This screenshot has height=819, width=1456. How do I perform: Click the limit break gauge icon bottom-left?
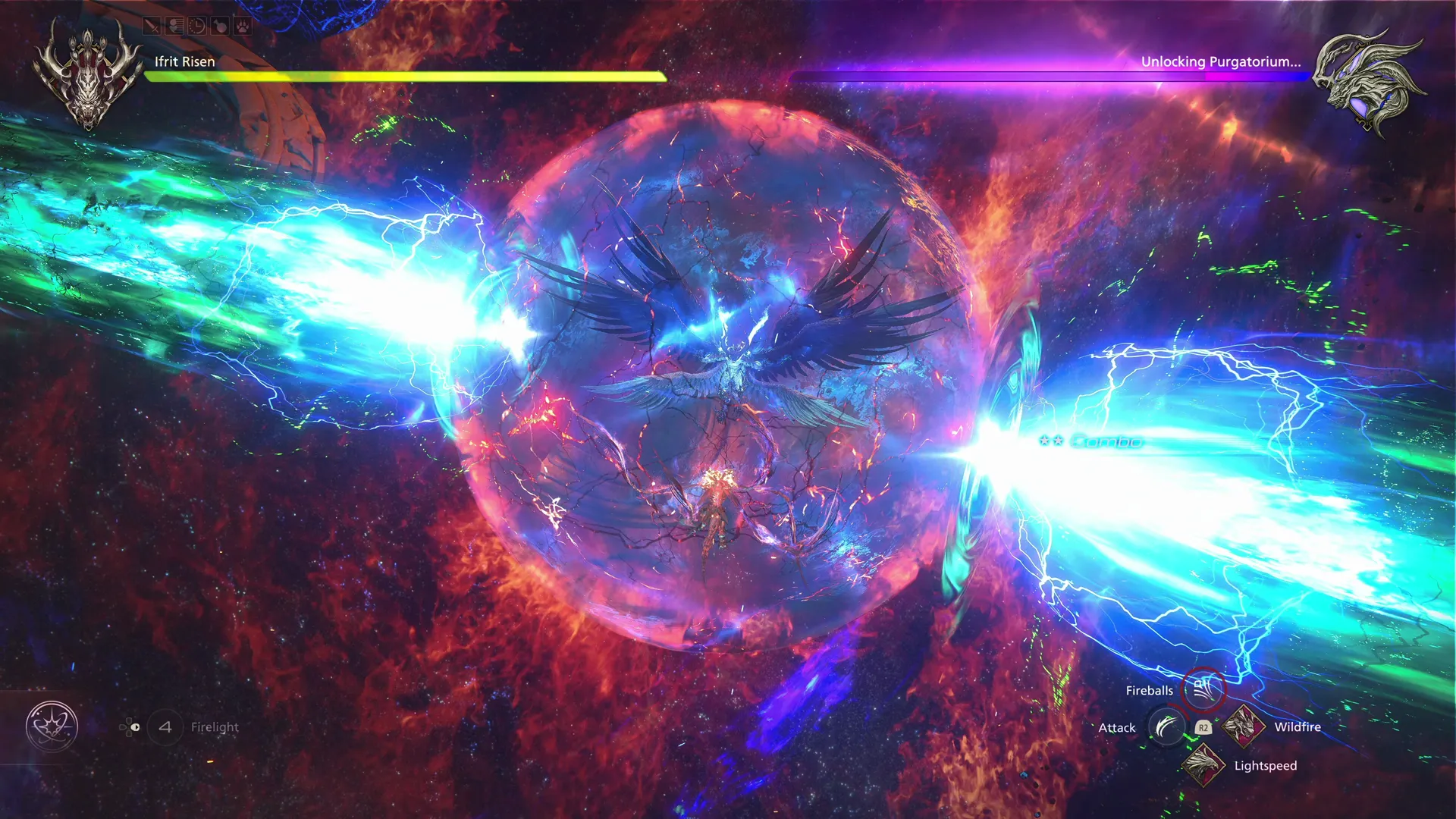pos(51,726)
